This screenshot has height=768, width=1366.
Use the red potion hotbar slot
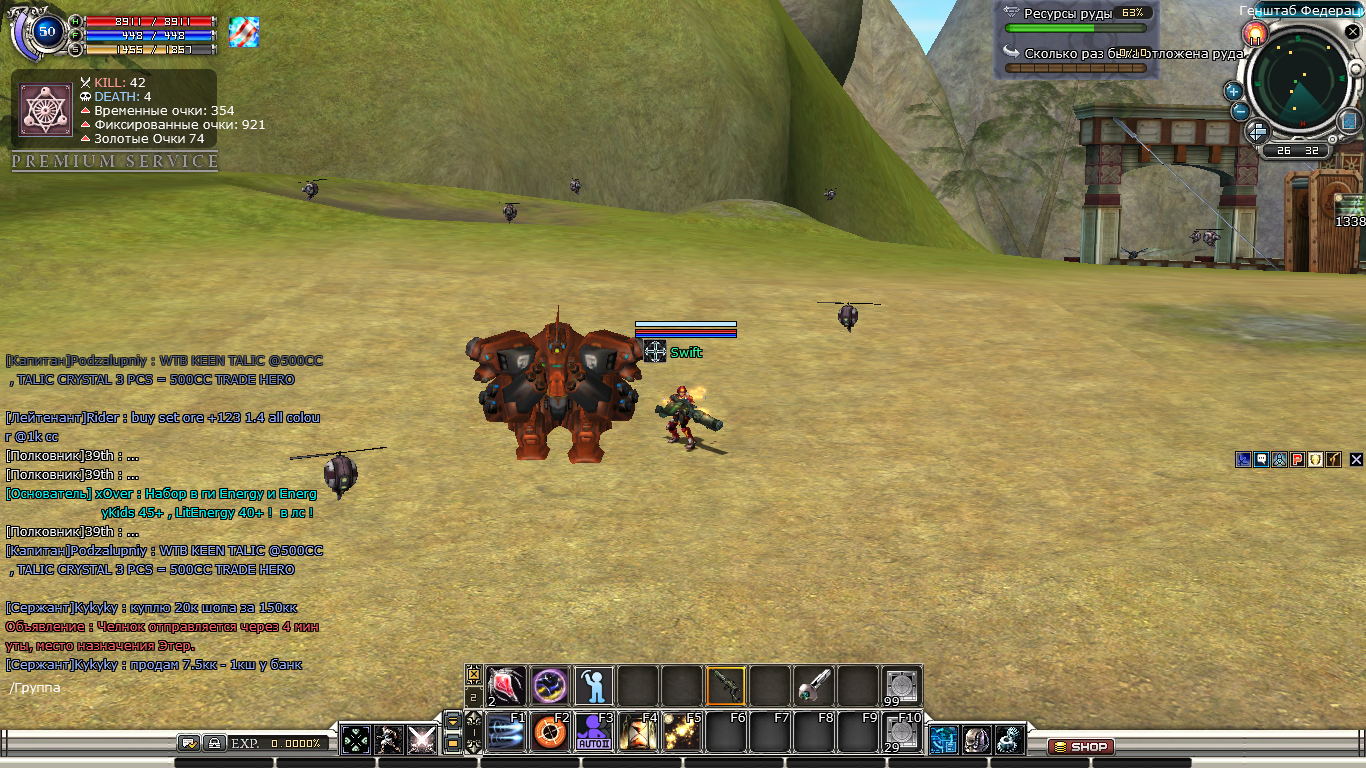[506, 687]
